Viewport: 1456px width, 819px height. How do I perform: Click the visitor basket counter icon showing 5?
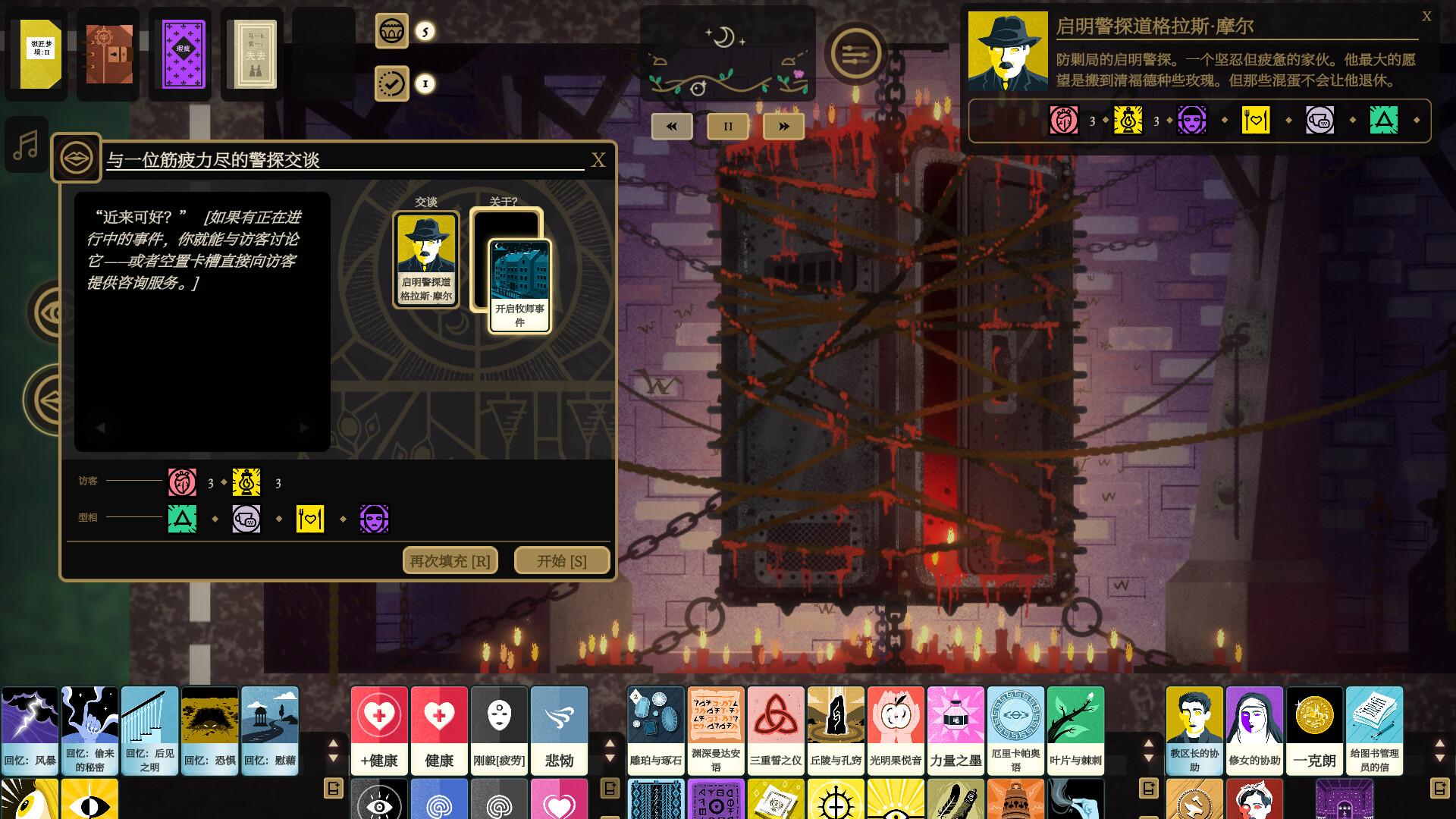coord(392,32)
